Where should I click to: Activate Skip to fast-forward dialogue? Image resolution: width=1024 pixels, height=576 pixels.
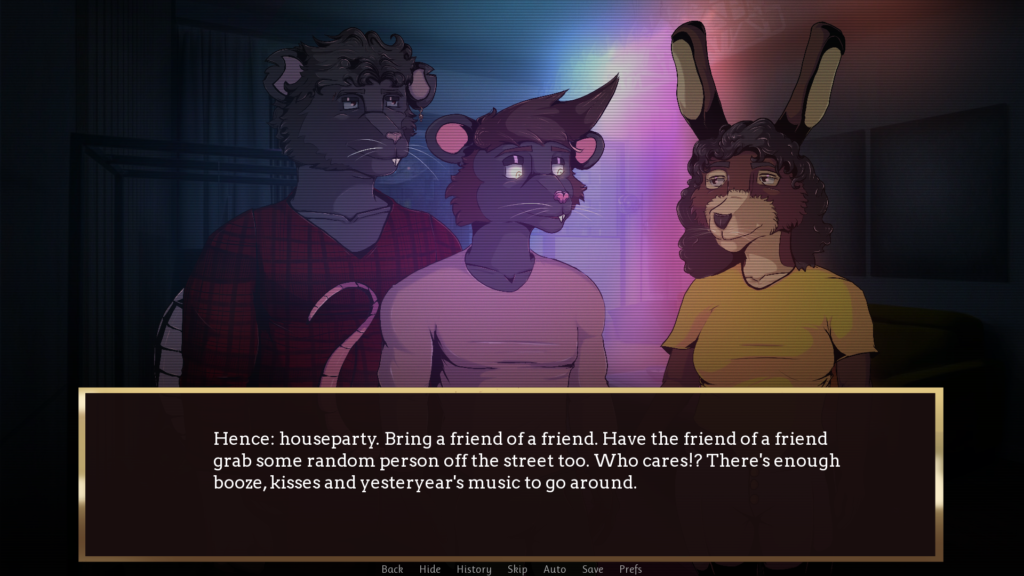click(517, 569)
